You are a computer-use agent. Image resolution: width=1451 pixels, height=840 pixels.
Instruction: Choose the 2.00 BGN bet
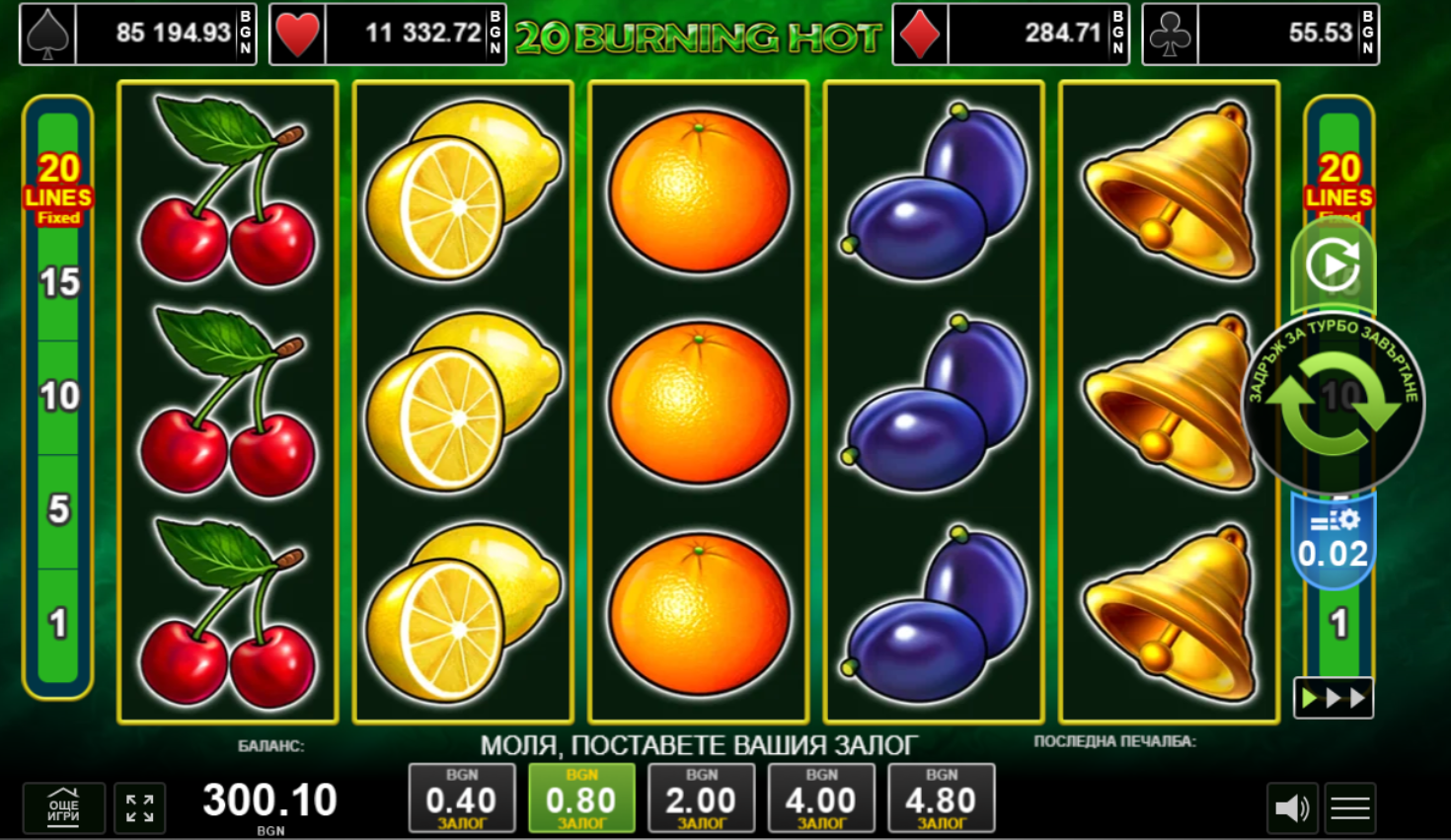pos(702,799)
